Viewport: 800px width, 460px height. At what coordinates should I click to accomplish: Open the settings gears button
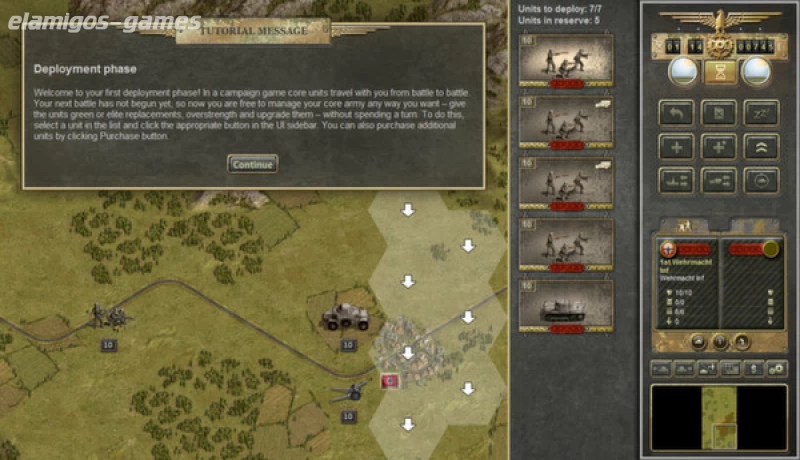(775, 369)
